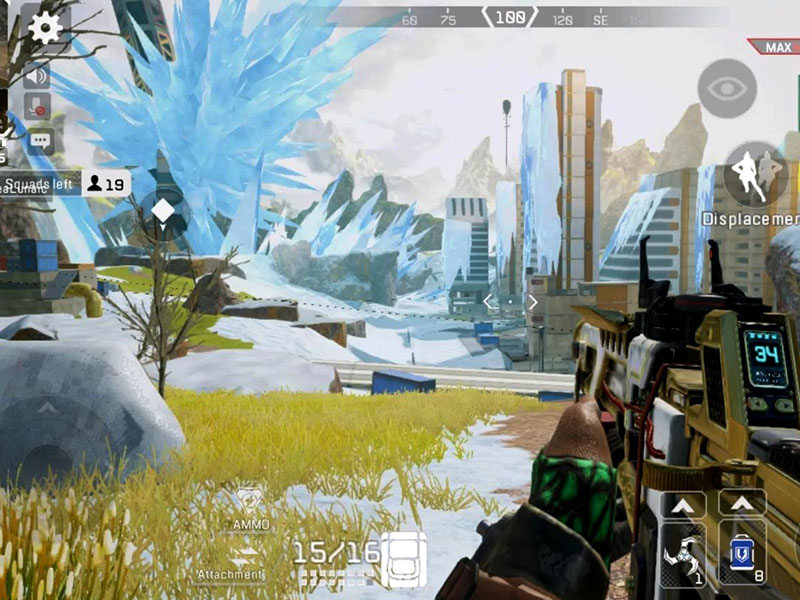Screen dimensions: 800x600
Task: Activate the eye free-look button
Action: tap(727, 88)
